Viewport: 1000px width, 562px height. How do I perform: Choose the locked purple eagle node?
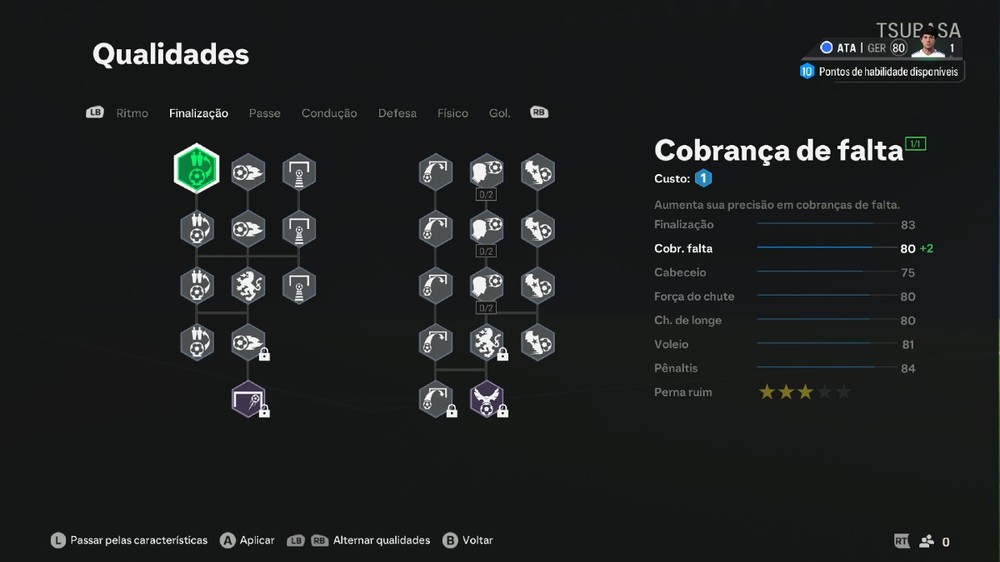[x=487, y=398]
